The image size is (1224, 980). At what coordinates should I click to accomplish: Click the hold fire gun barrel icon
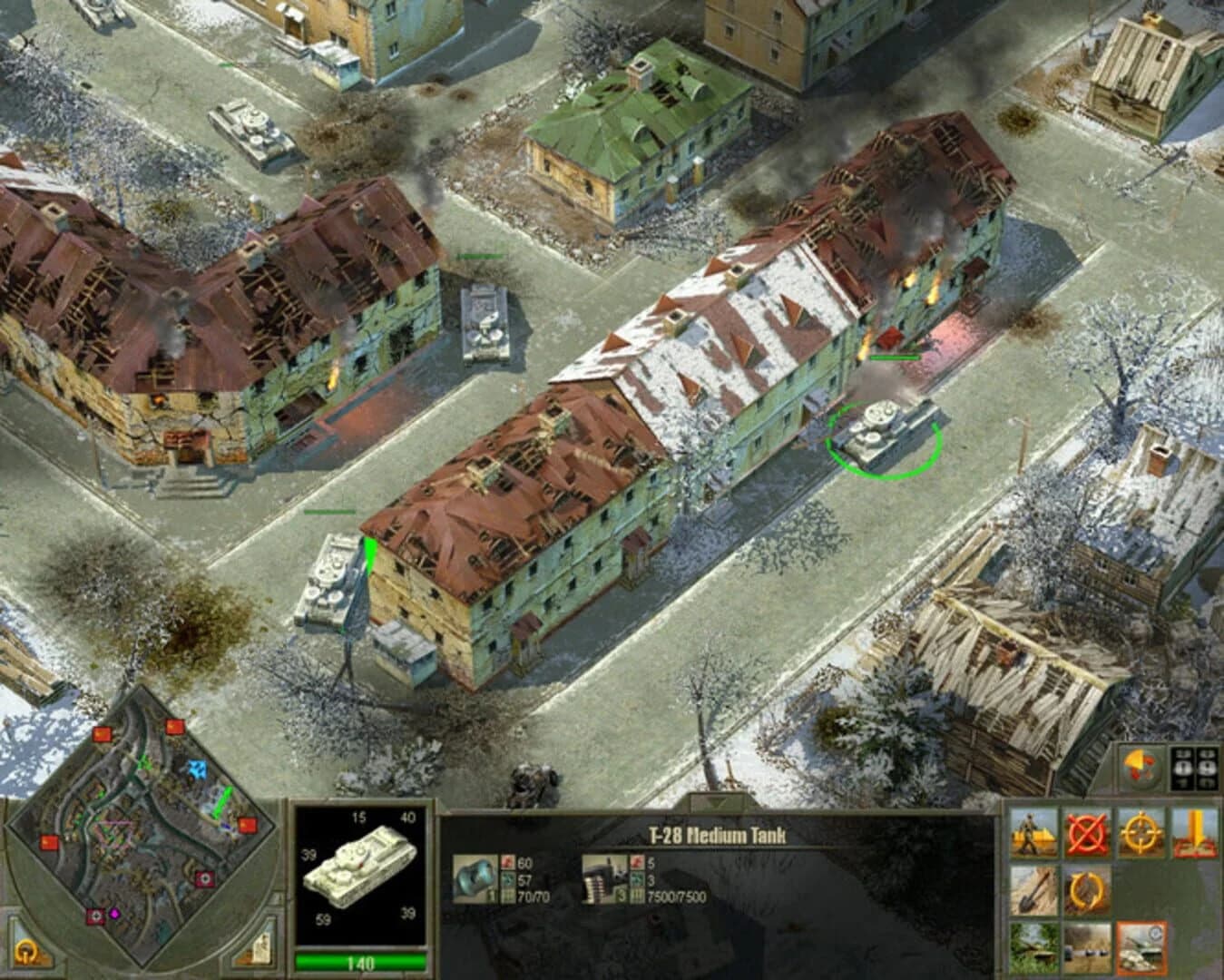tap(1087, 947)
